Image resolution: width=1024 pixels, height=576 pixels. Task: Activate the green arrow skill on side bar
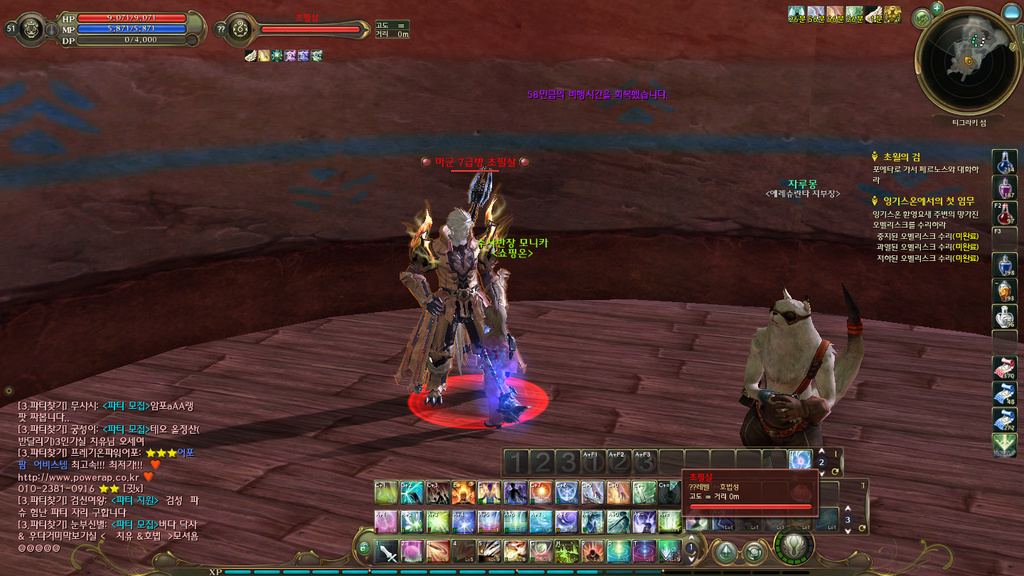coord(1005,445)
